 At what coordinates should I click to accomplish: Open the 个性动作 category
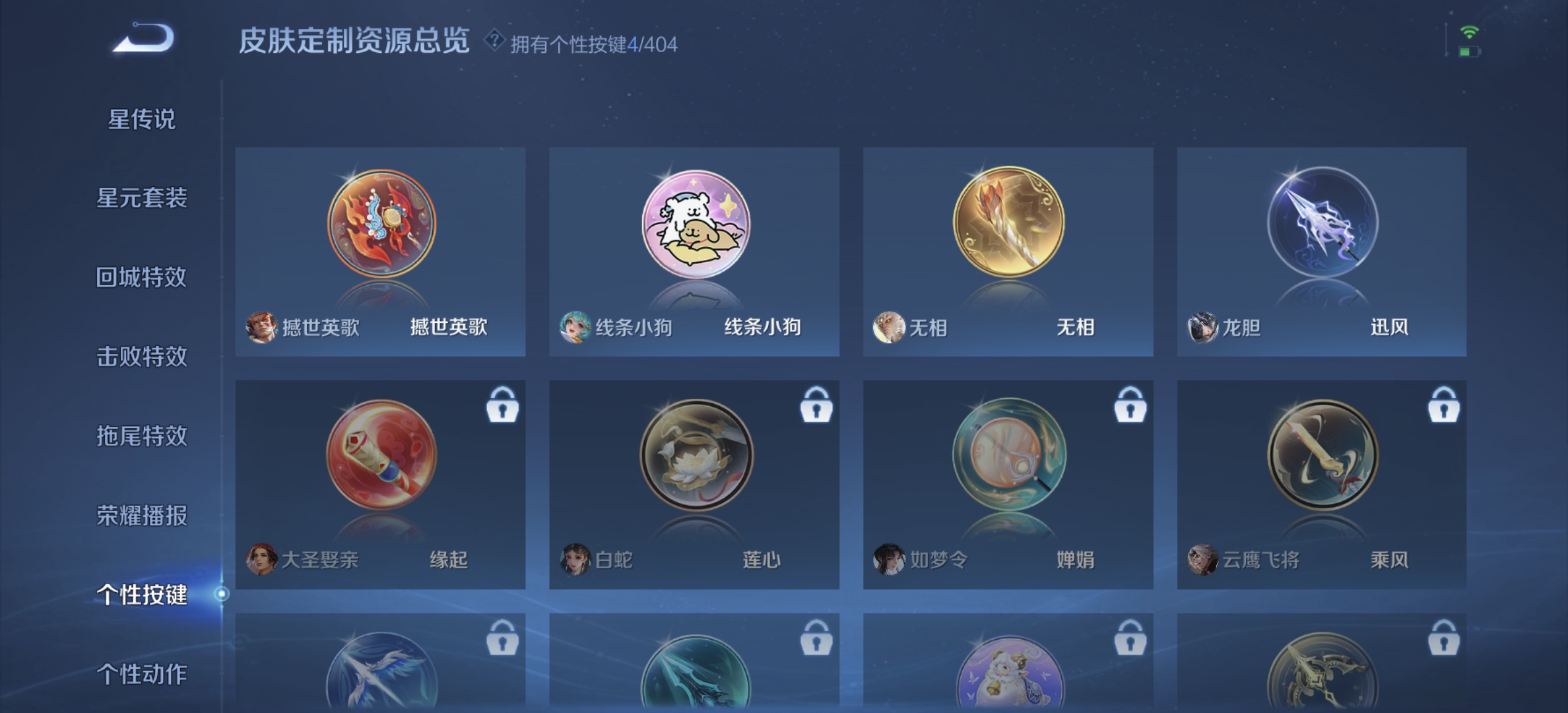coord(144,675)
